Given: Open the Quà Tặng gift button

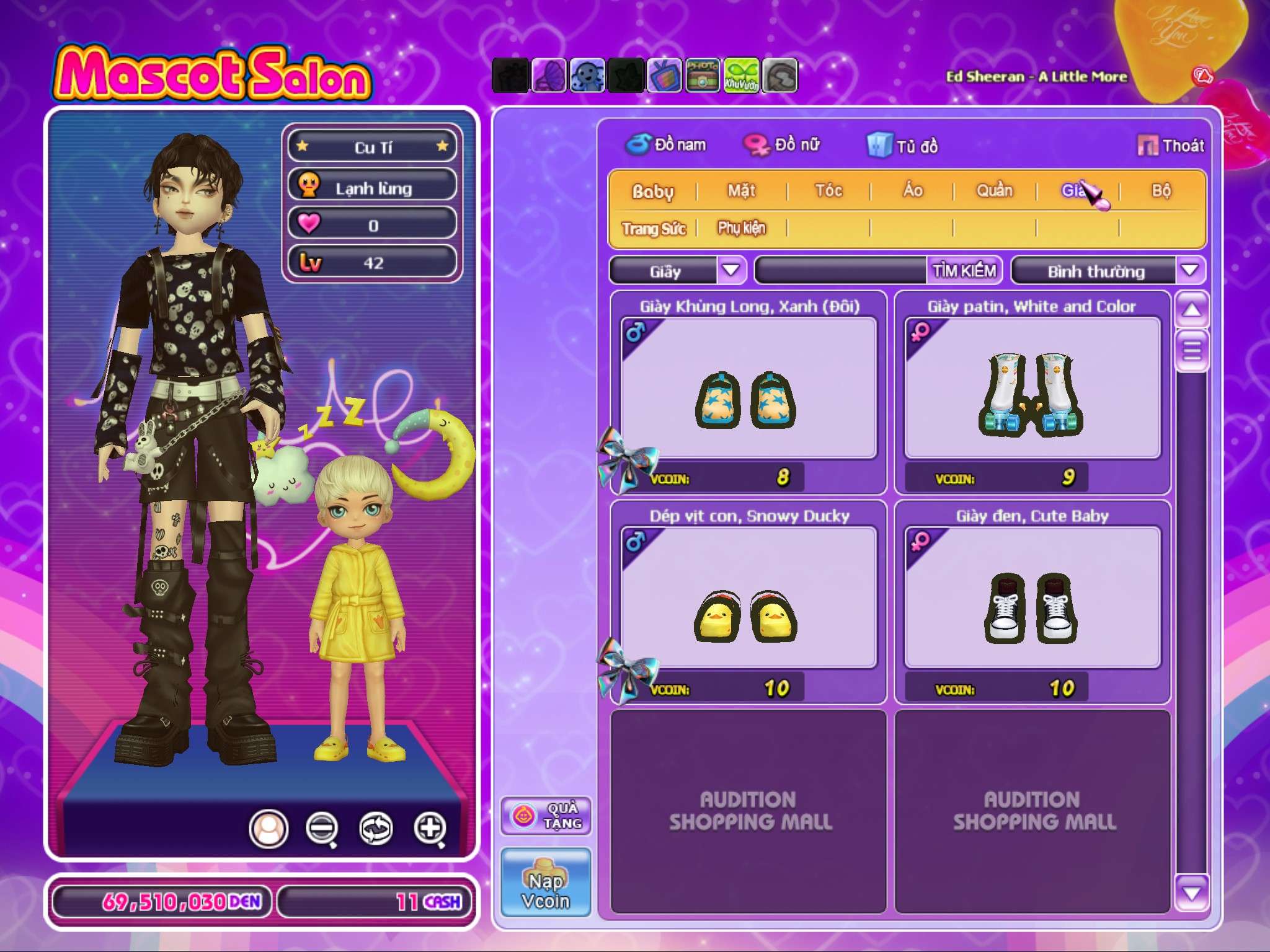Looking at the screenshot, I should pyautogui.click(x=546, y=816).
